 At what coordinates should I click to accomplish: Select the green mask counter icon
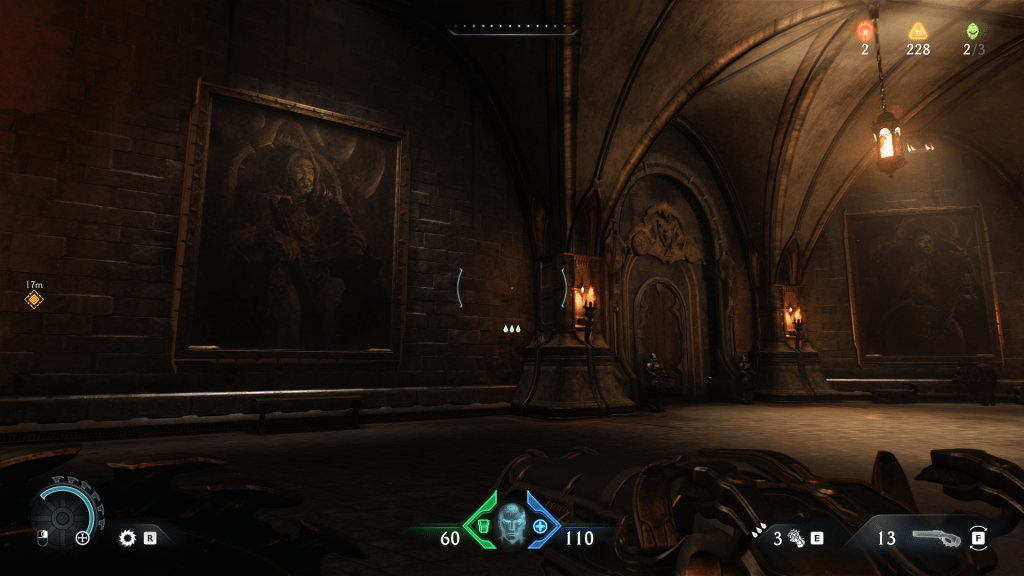click(x=972, y=31)
